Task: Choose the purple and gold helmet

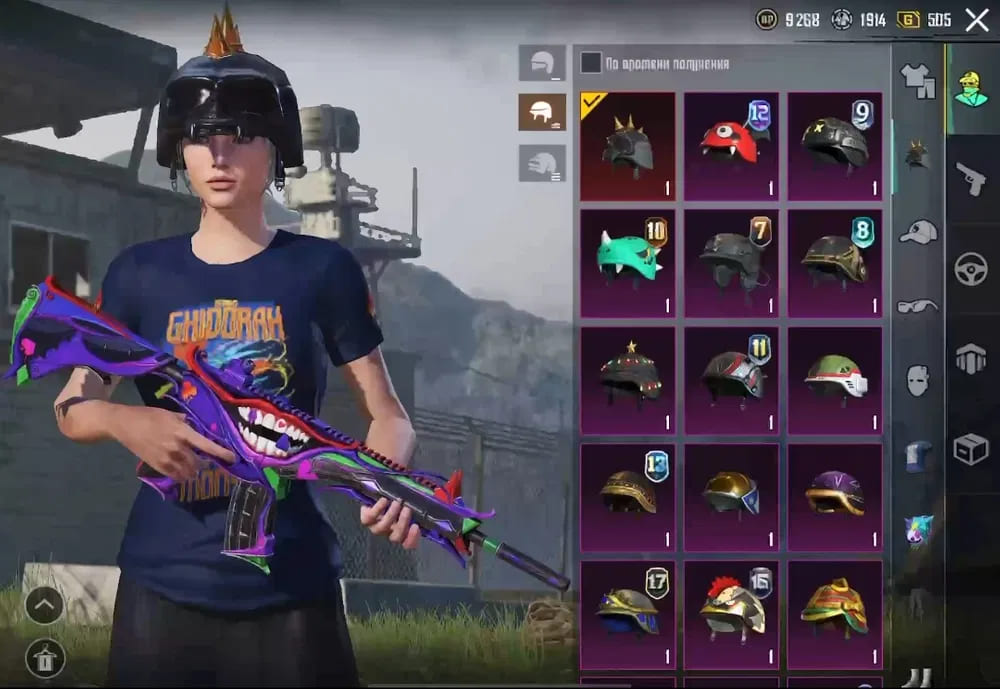Action: pos(835,496)
